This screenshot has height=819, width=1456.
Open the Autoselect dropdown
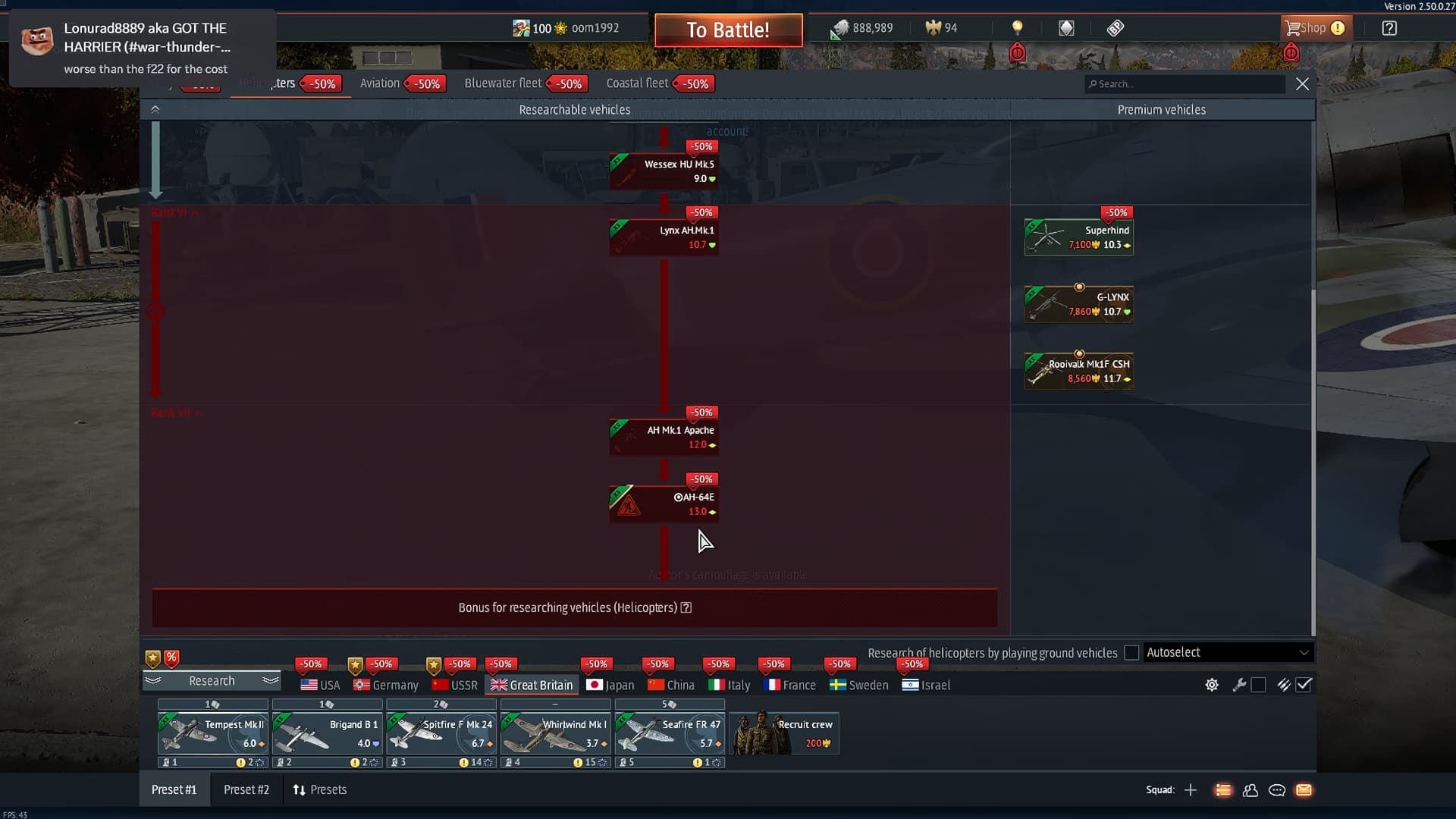point(1228,652)
